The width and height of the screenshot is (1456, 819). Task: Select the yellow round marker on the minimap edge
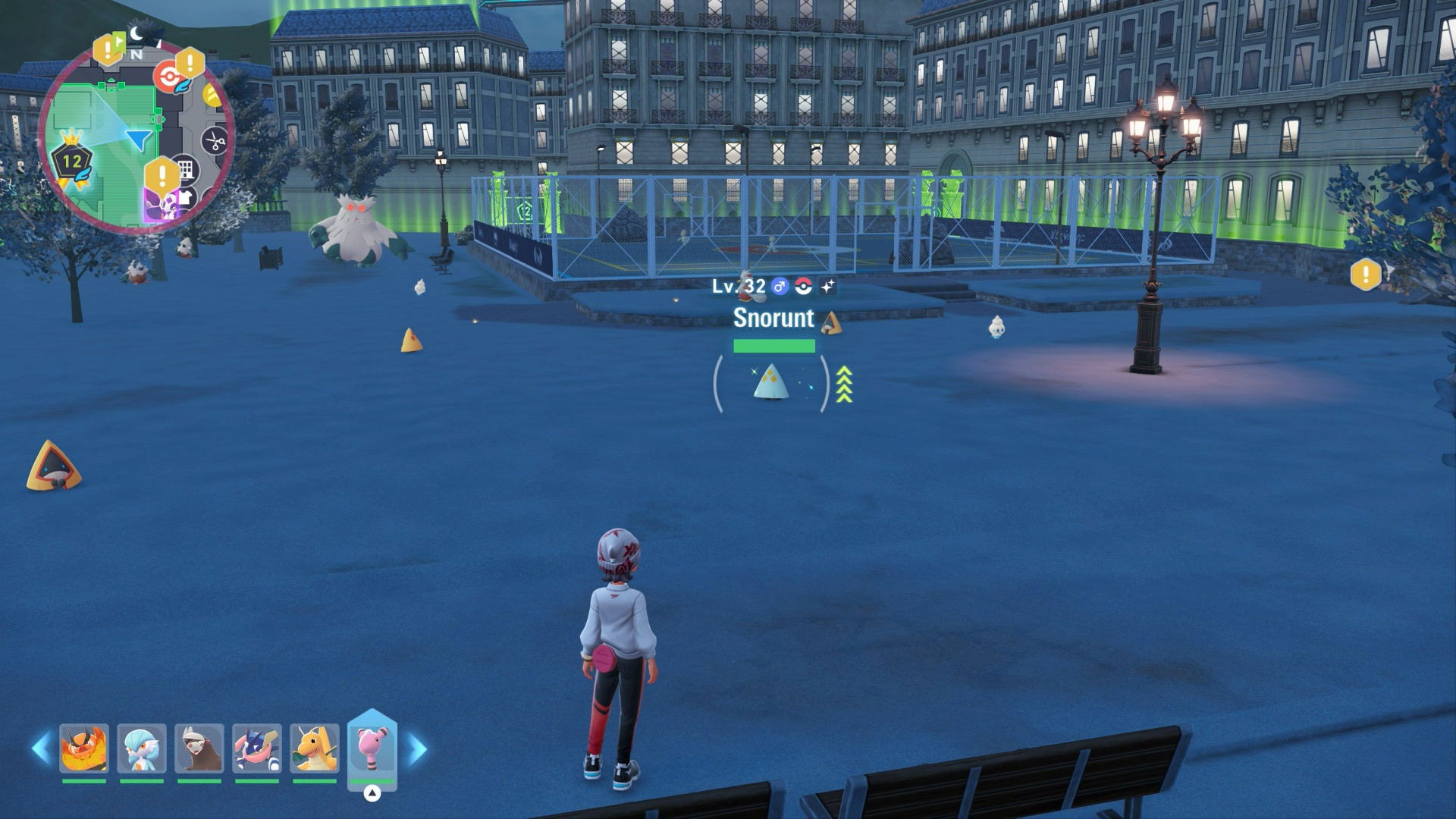212,96
